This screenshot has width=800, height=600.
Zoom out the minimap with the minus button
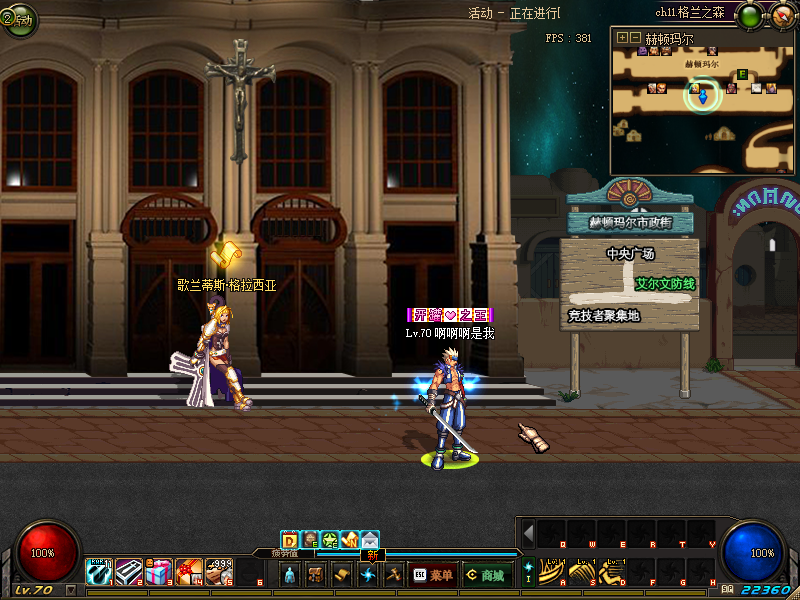pyautogui.click(x=634, y=37)
